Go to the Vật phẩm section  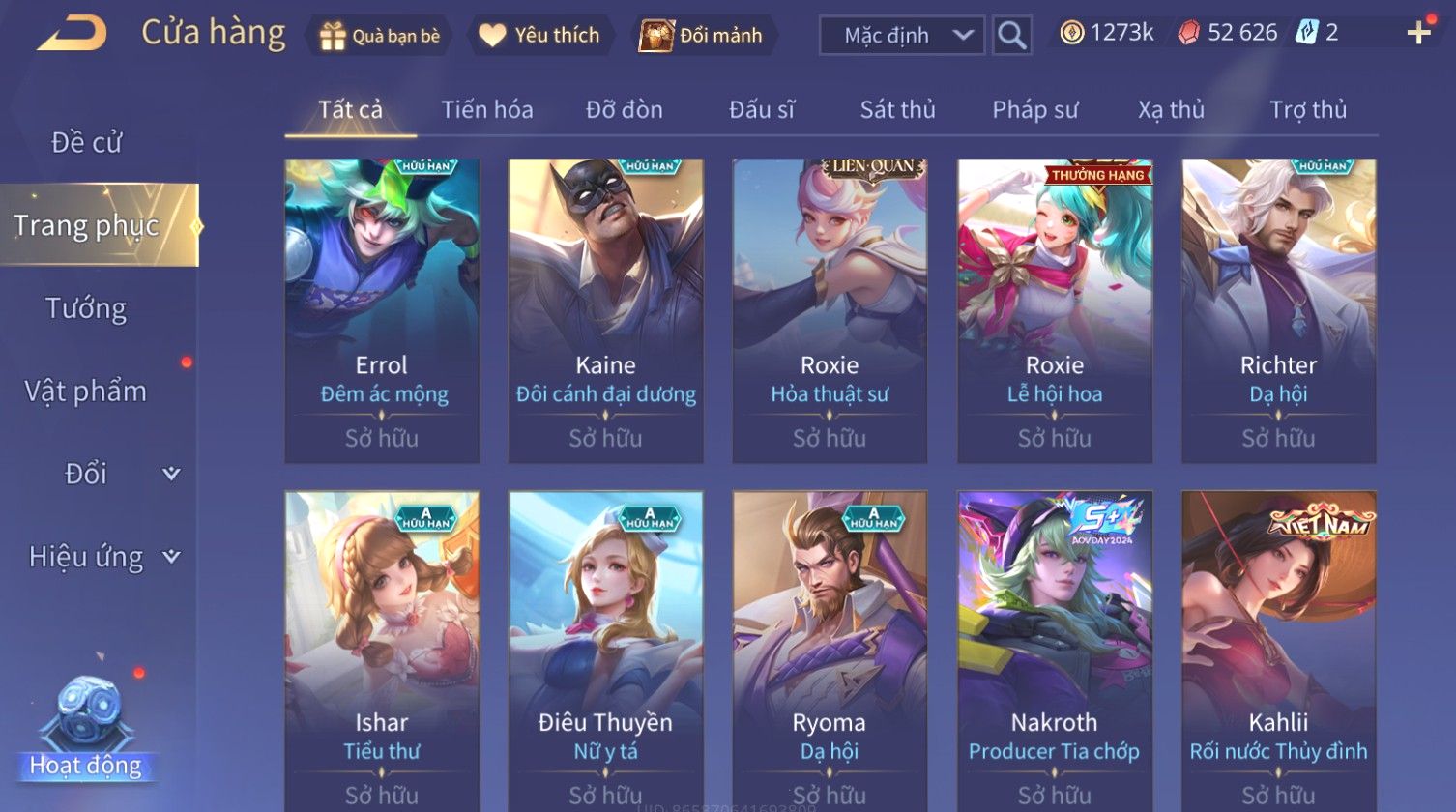pos(86,391)
